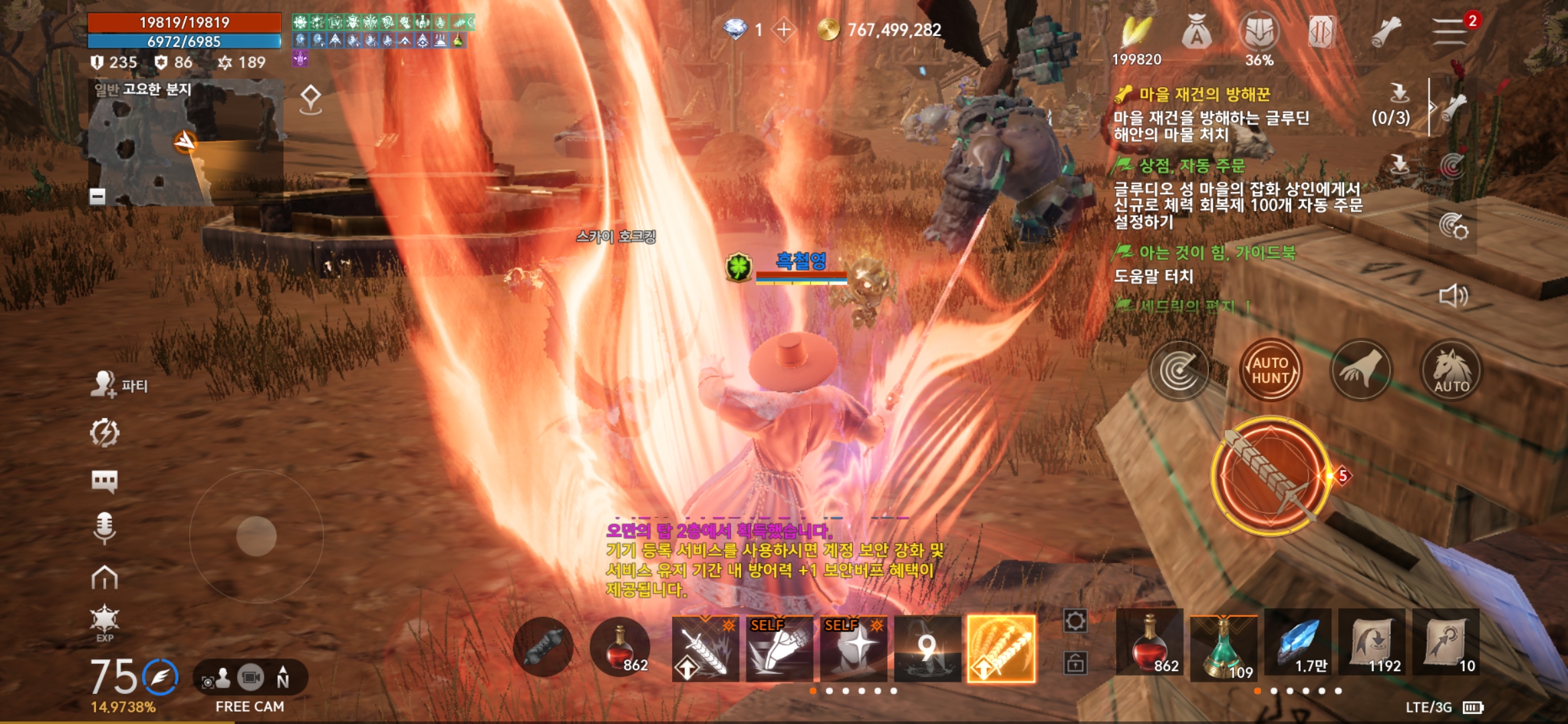This screenshot has width=1568, height=724.
Task: Add diamonds with the plus button
Action: point(783,29)
